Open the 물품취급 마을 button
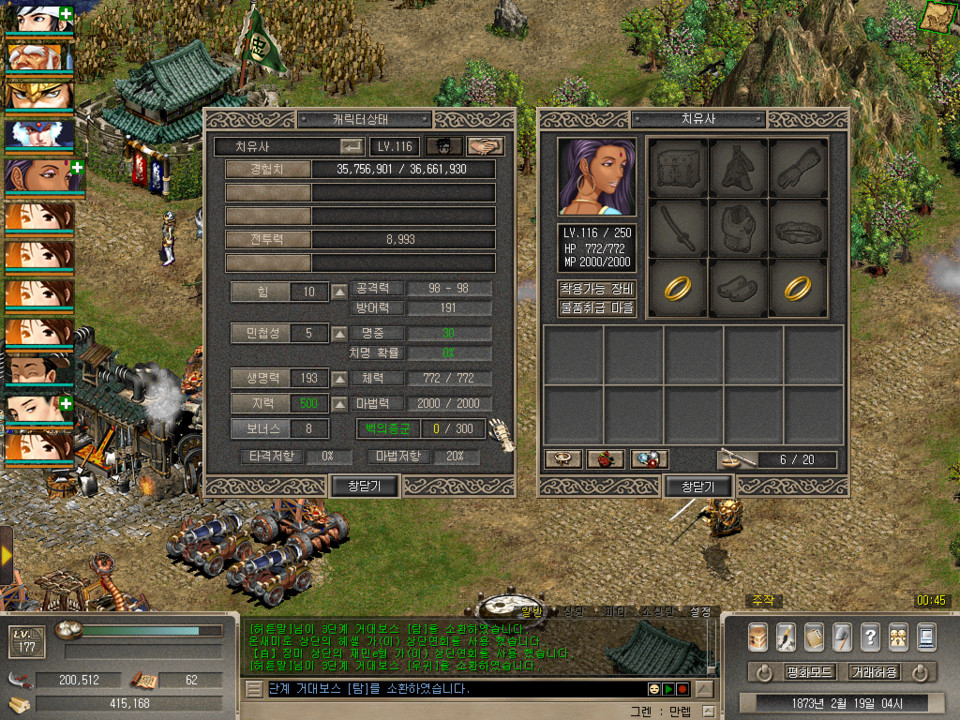This screenshot has height=720, width=960. pos(597,308)
